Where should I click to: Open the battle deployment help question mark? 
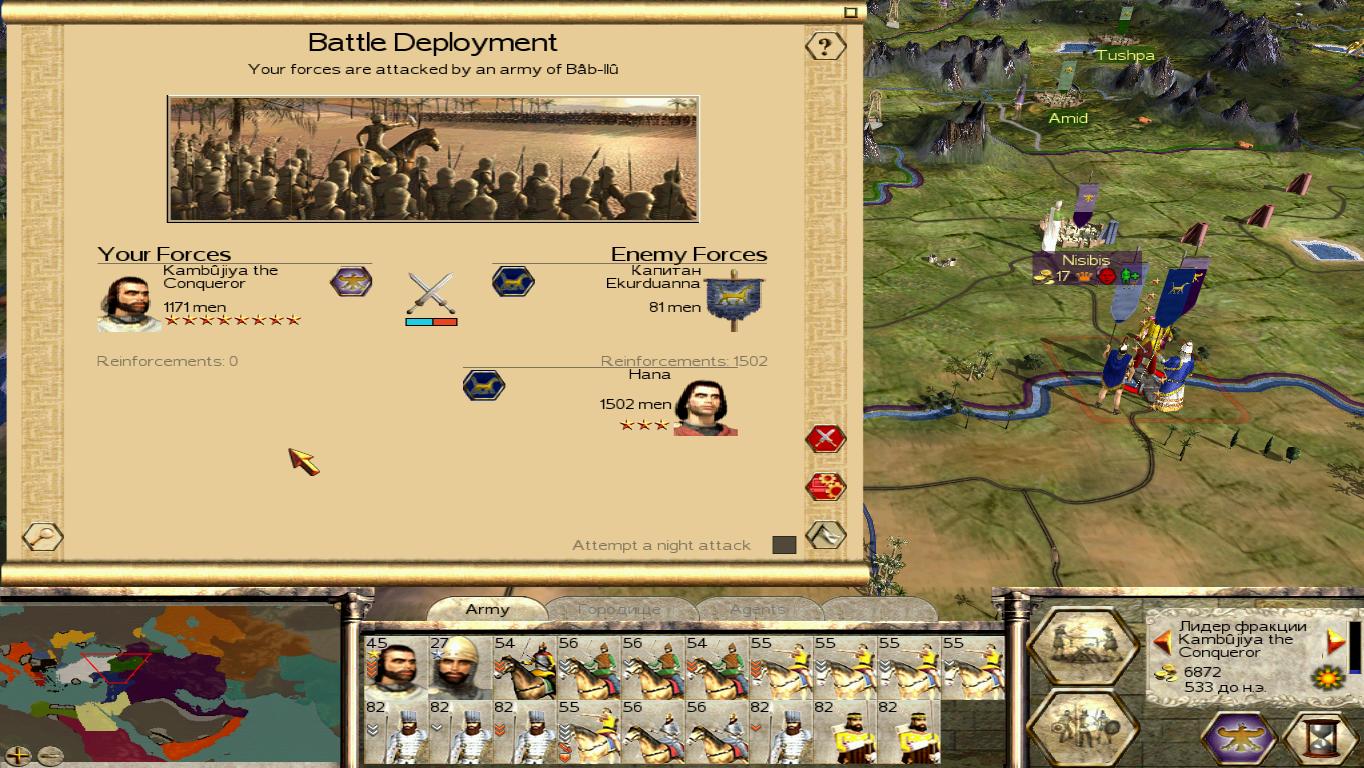click(x=825, y=46)
